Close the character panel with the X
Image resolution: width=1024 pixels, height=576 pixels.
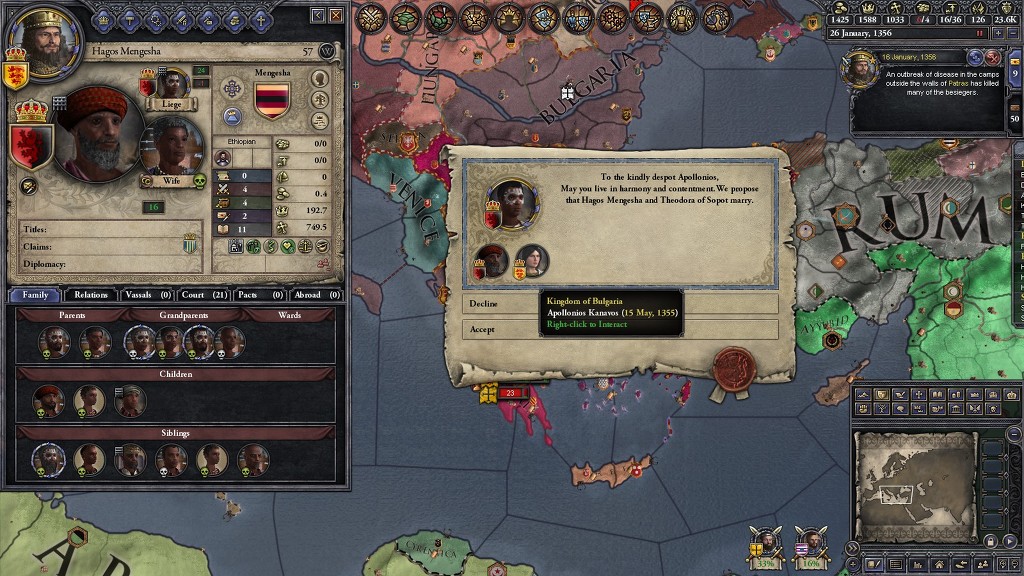[x=337, y=16]
